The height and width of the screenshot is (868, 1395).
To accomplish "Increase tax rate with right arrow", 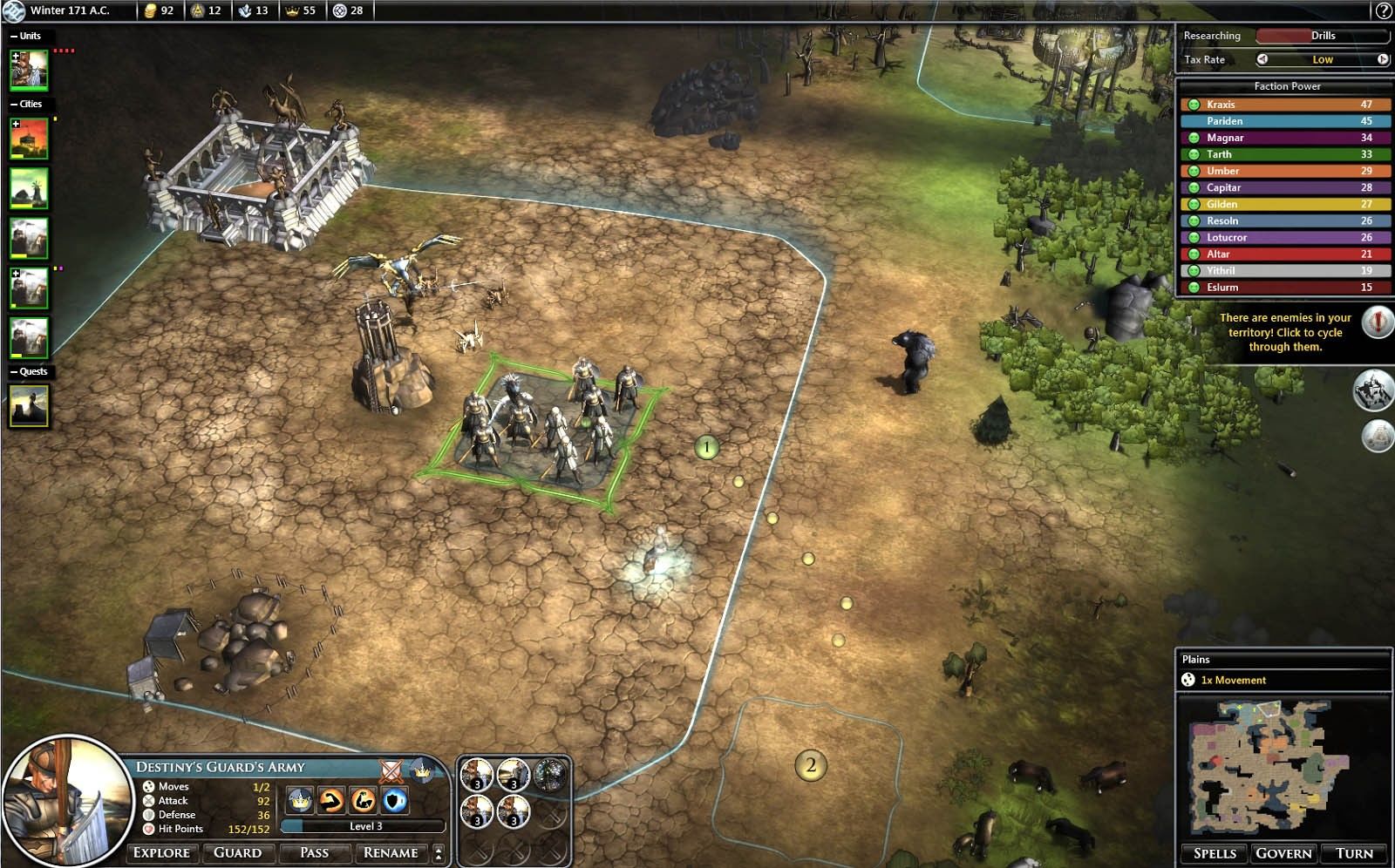I will pyautogui.click(x=1383, y=59).
